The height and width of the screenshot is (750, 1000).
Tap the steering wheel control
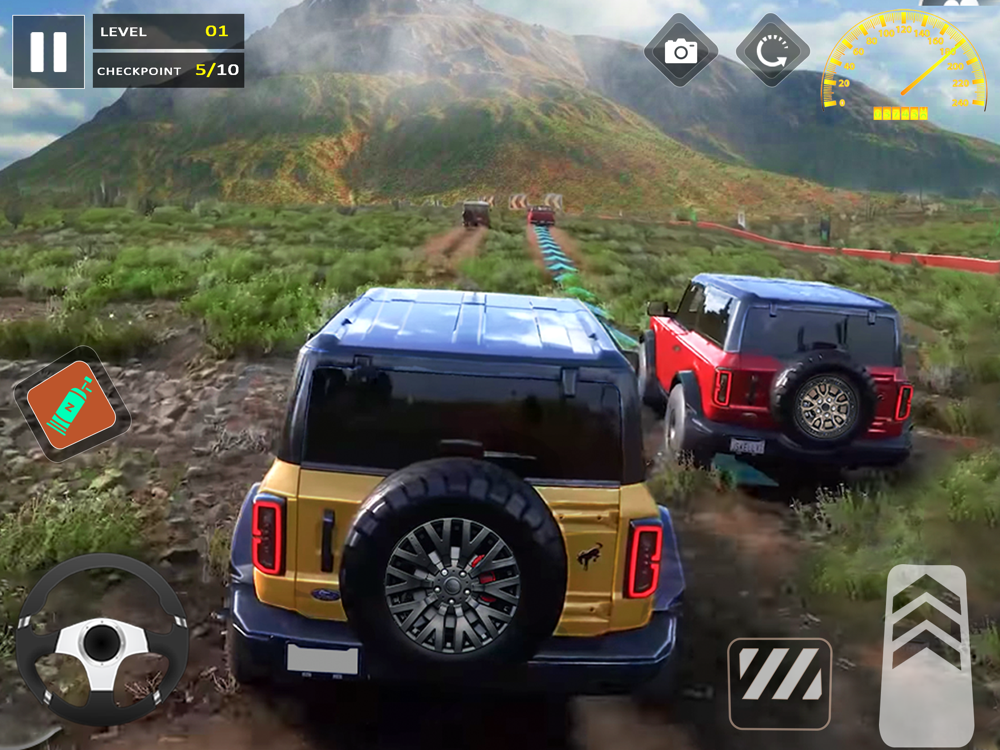click(x=101, y=640)
